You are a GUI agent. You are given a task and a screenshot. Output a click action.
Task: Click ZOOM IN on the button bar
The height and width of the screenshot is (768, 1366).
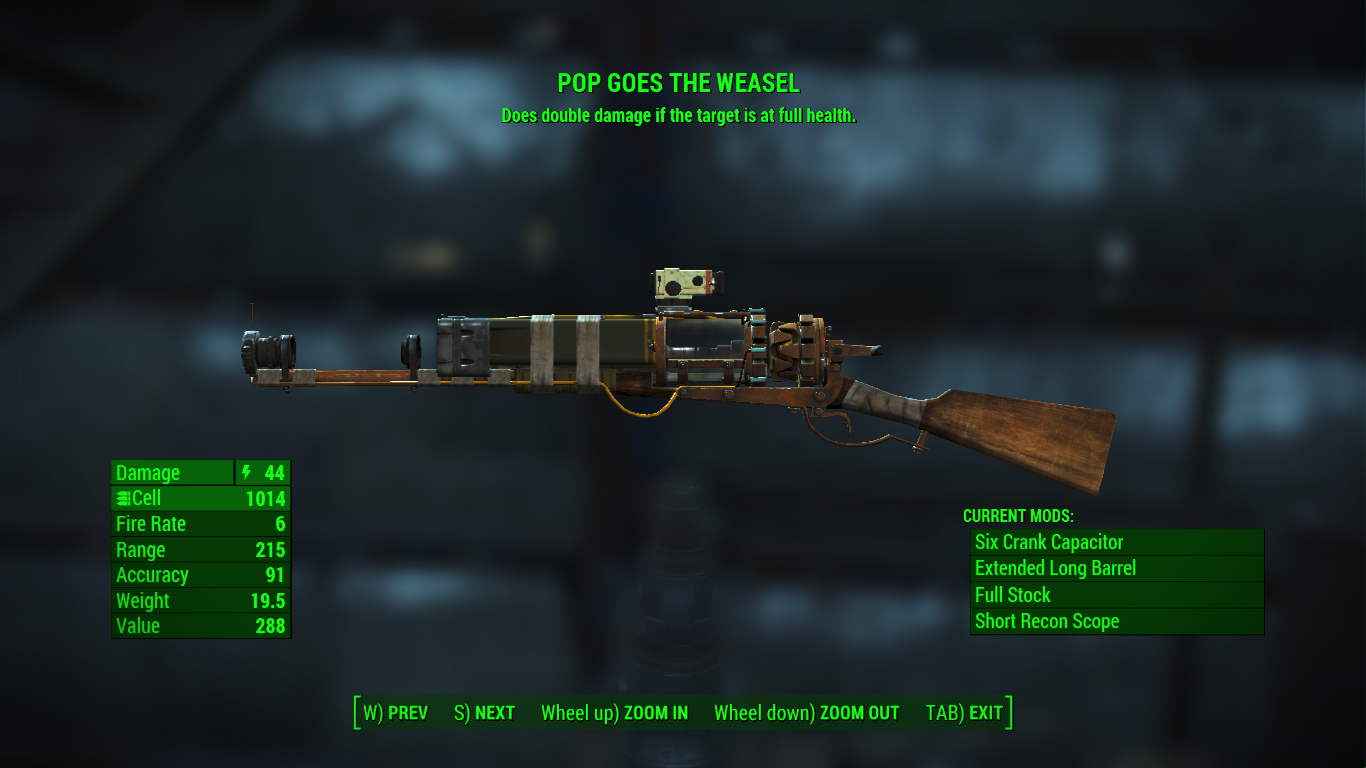pyautogui.click(x=614, y=713)
